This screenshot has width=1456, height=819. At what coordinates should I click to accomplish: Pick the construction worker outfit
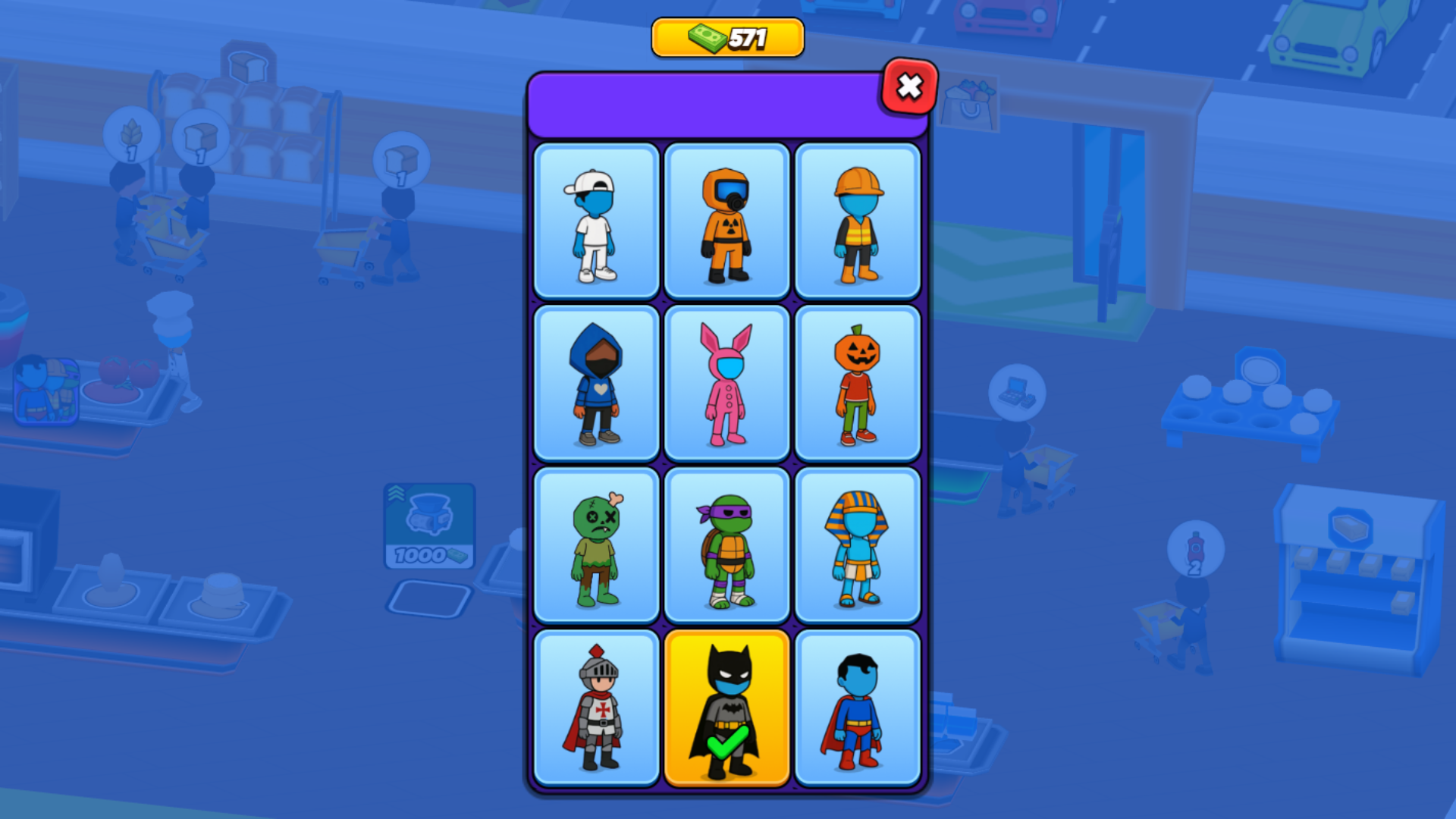[x=857, y=221]
